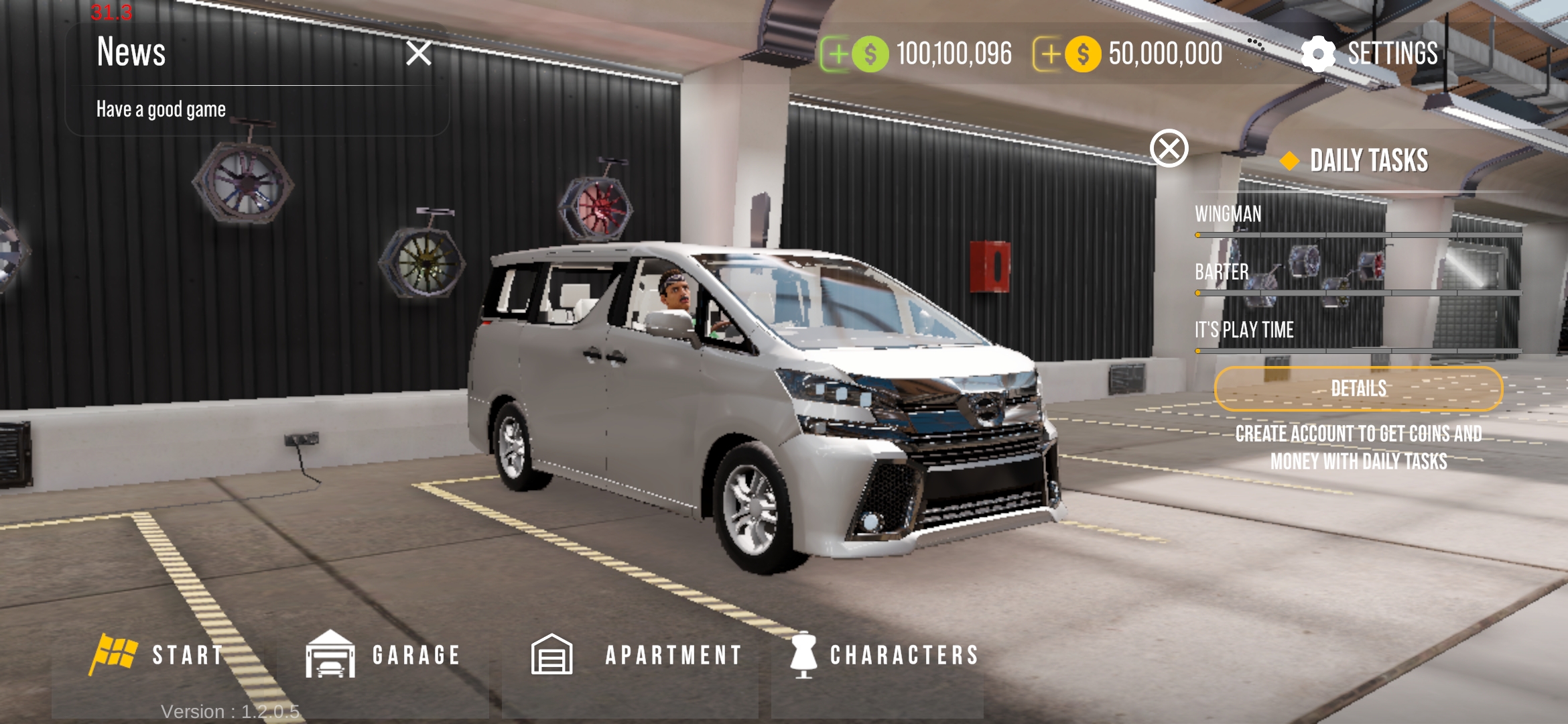Close the Daily Tasks panel

1169,148
